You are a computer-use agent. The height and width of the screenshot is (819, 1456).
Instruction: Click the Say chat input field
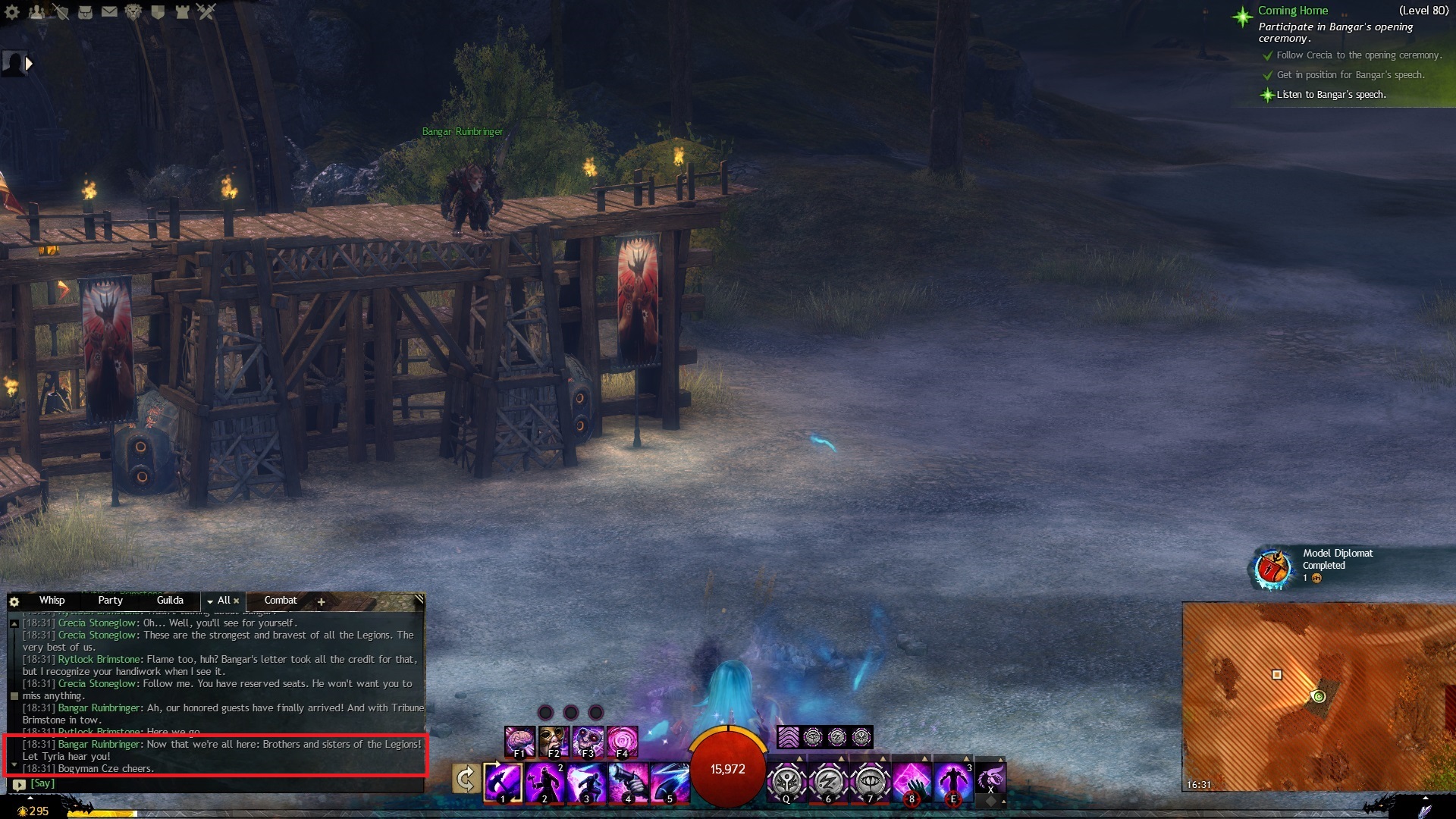point(220,784)
